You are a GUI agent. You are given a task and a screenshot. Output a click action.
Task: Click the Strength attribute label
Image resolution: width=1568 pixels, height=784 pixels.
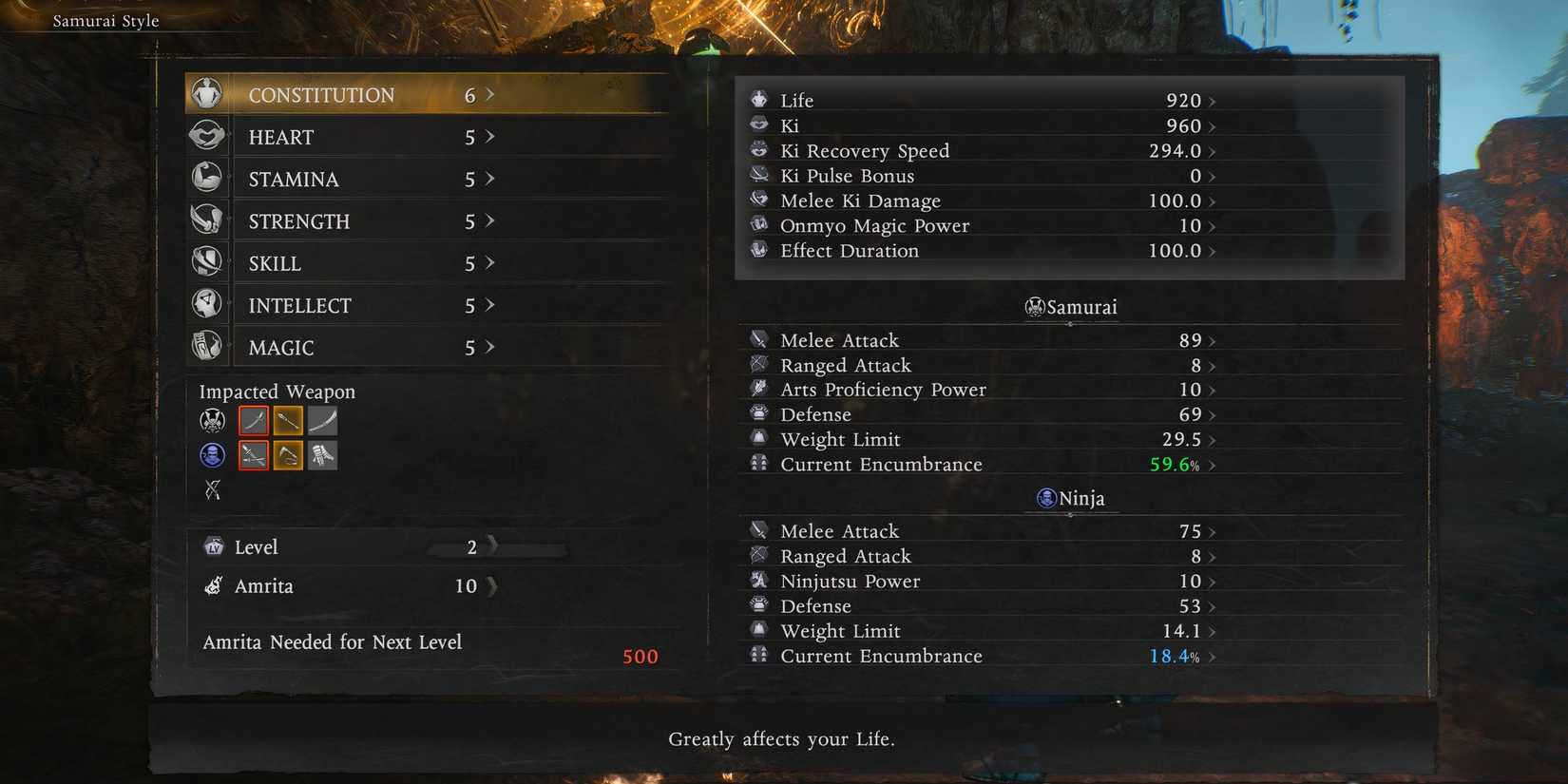click(x=298, y=220)
